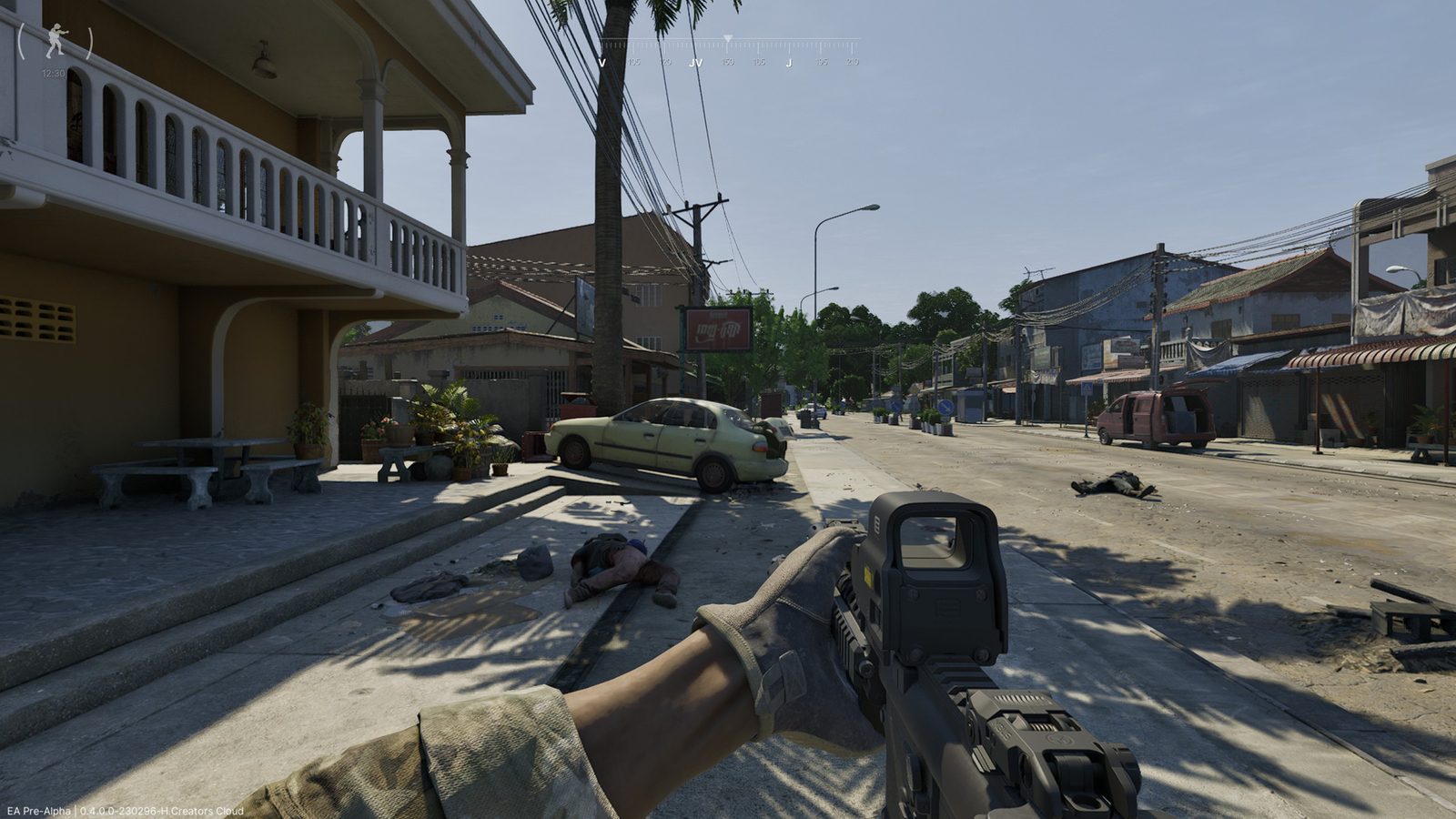Toggle the right stance bracket indicator
The height and width of the screenshot is (819, 1456).
tap(89, 42)
